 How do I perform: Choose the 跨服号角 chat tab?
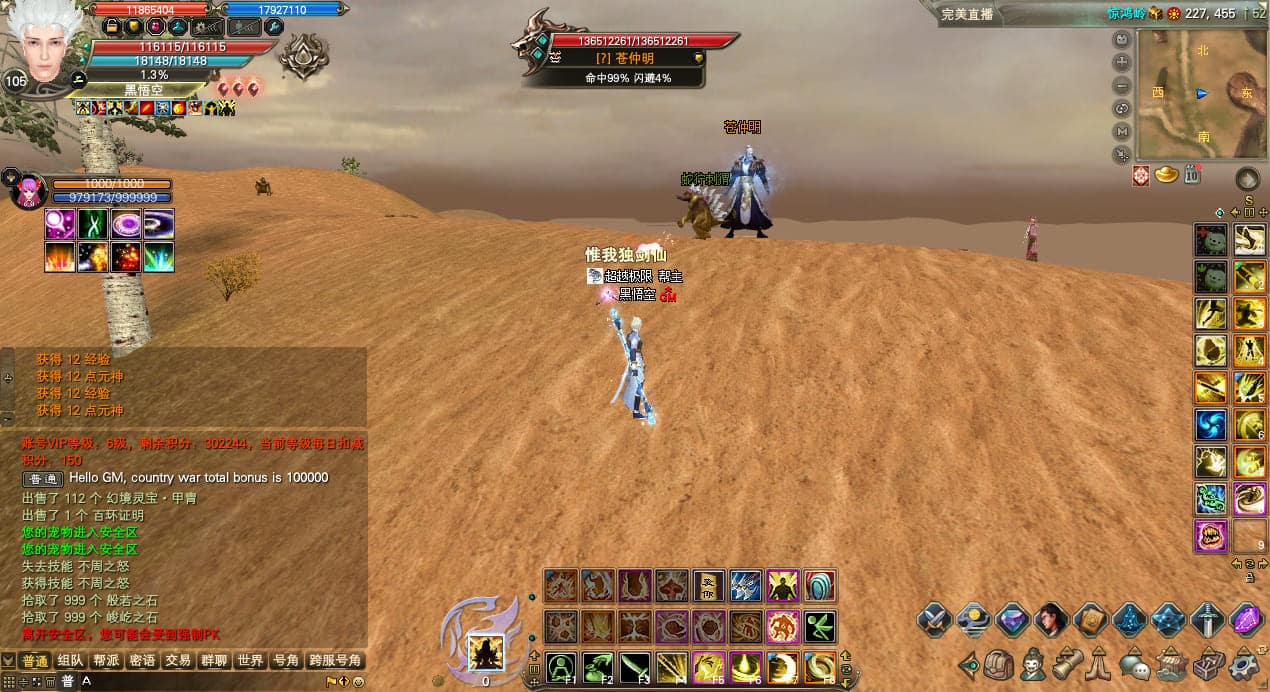pyautogui.click(x=335, y=661)
